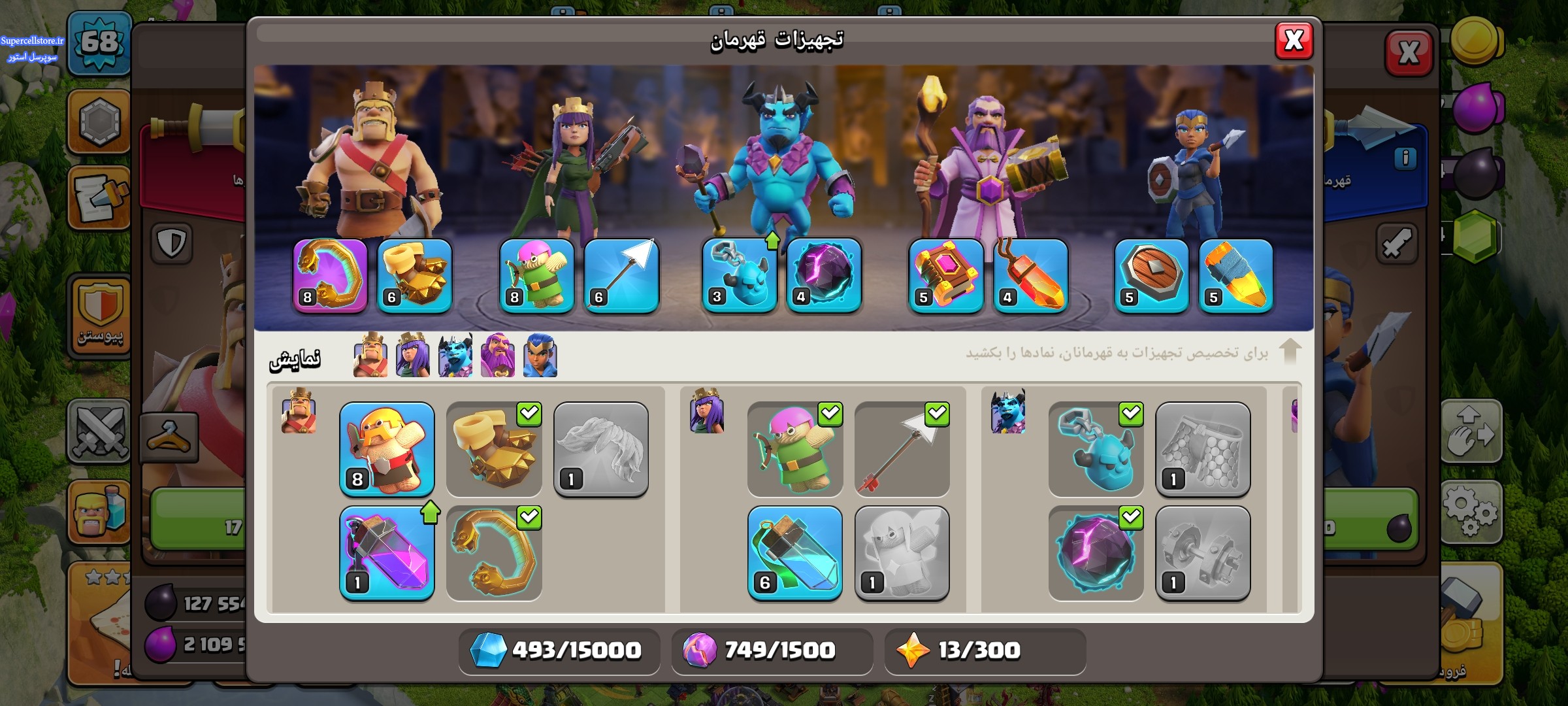Filter equipment by Grand Warden portrait
Viewport: 1568px width, 706px height.
[x=498, y=356]
